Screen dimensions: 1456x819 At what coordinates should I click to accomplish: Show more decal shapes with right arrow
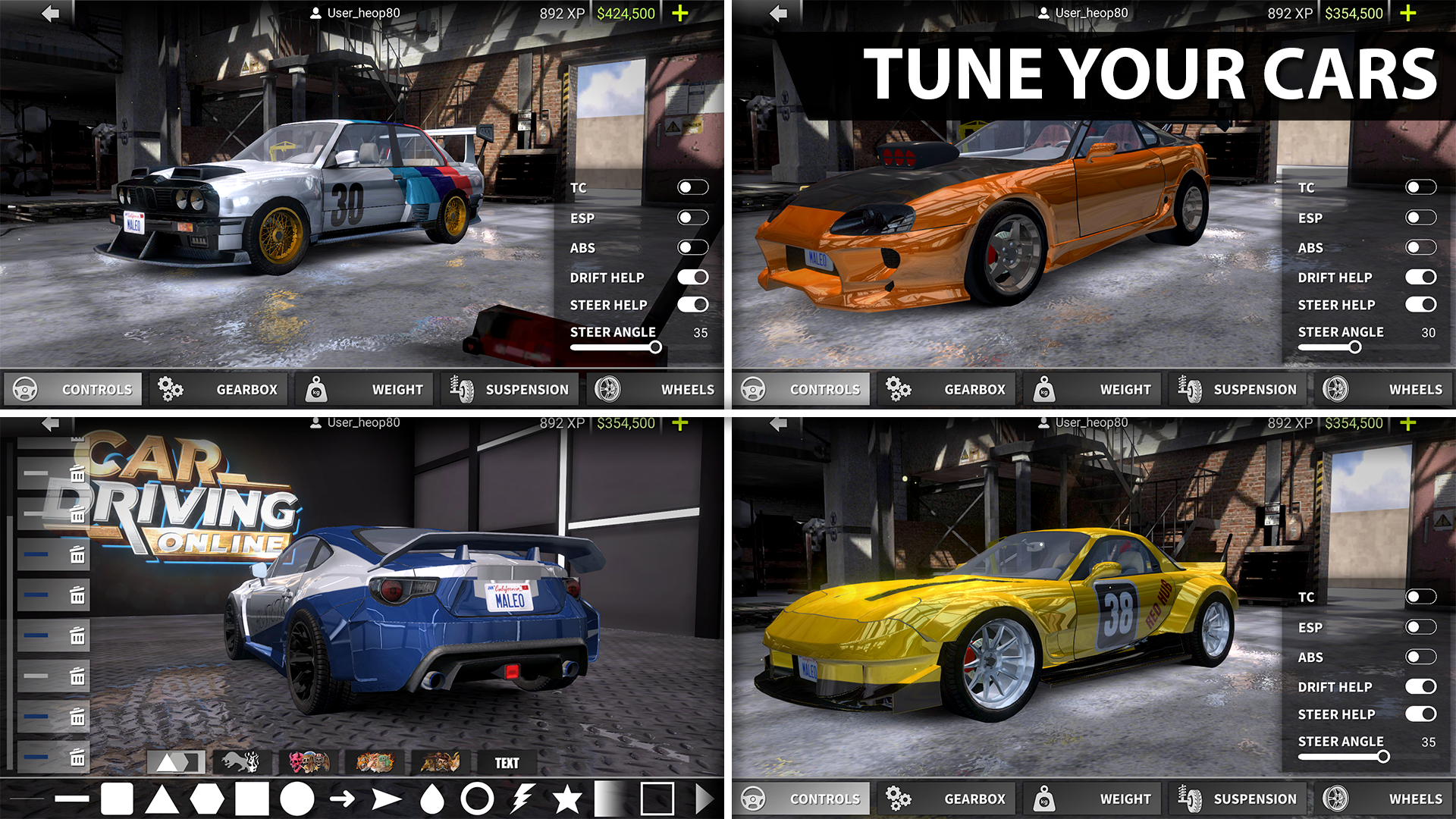point(704,799)
